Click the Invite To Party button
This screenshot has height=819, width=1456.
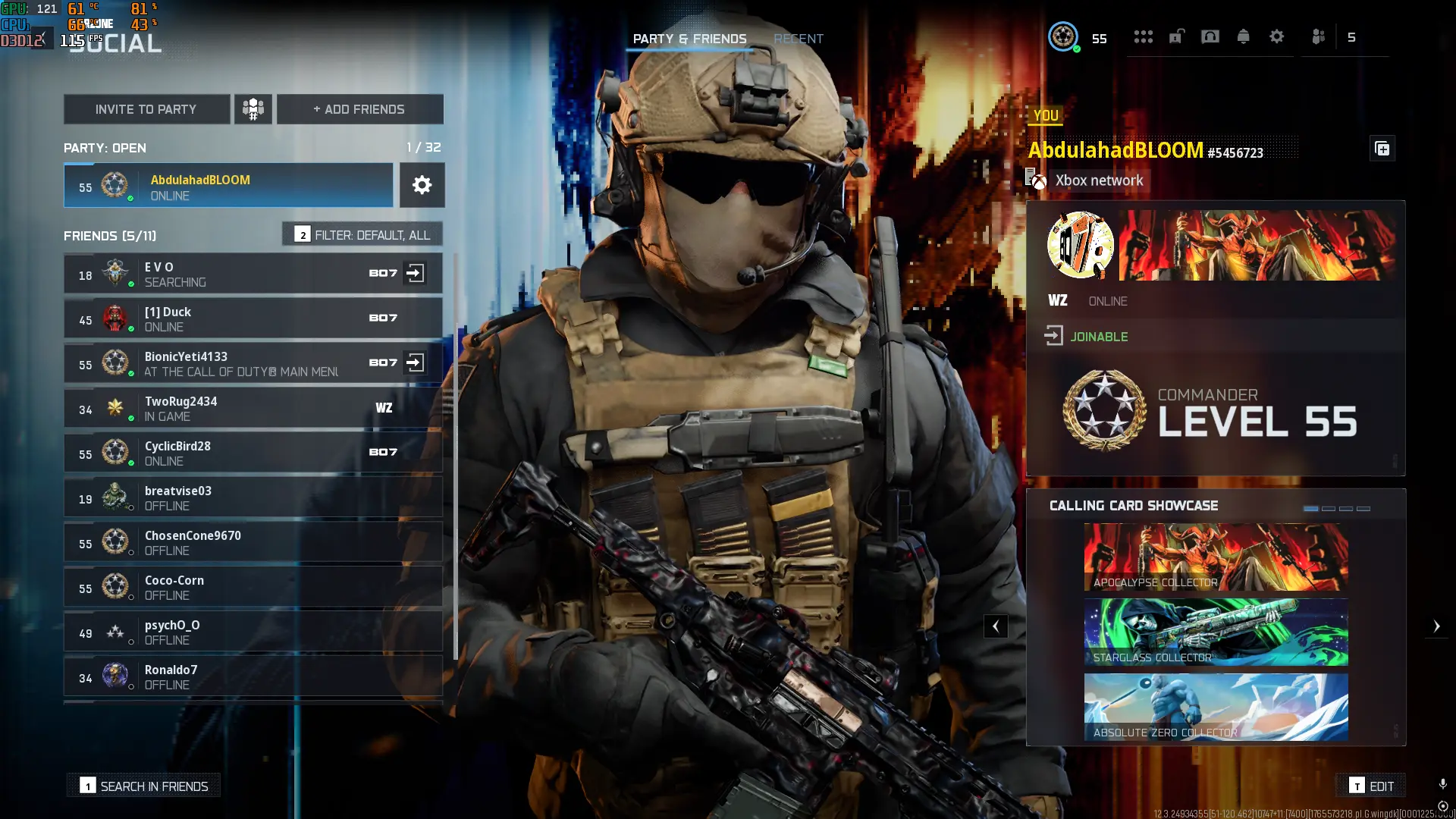click(146, 109)
